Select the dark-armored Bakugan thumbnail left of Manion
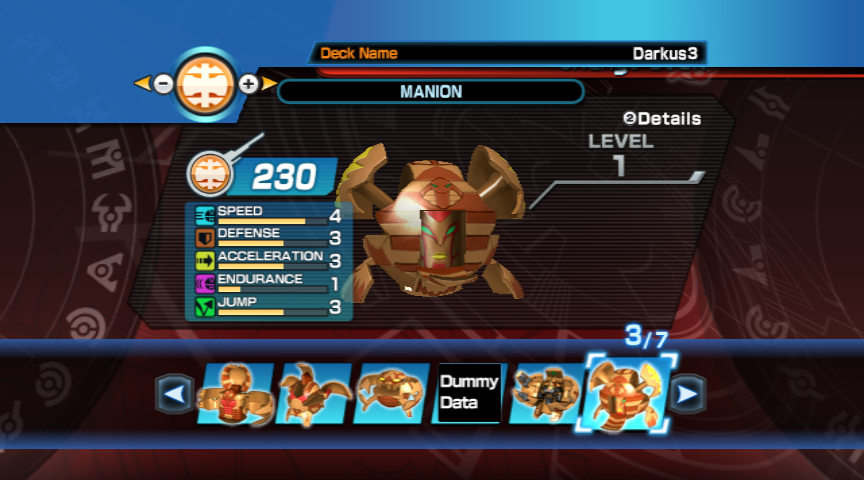This screenshot has width=864, height=480. [x=544, y=394]
